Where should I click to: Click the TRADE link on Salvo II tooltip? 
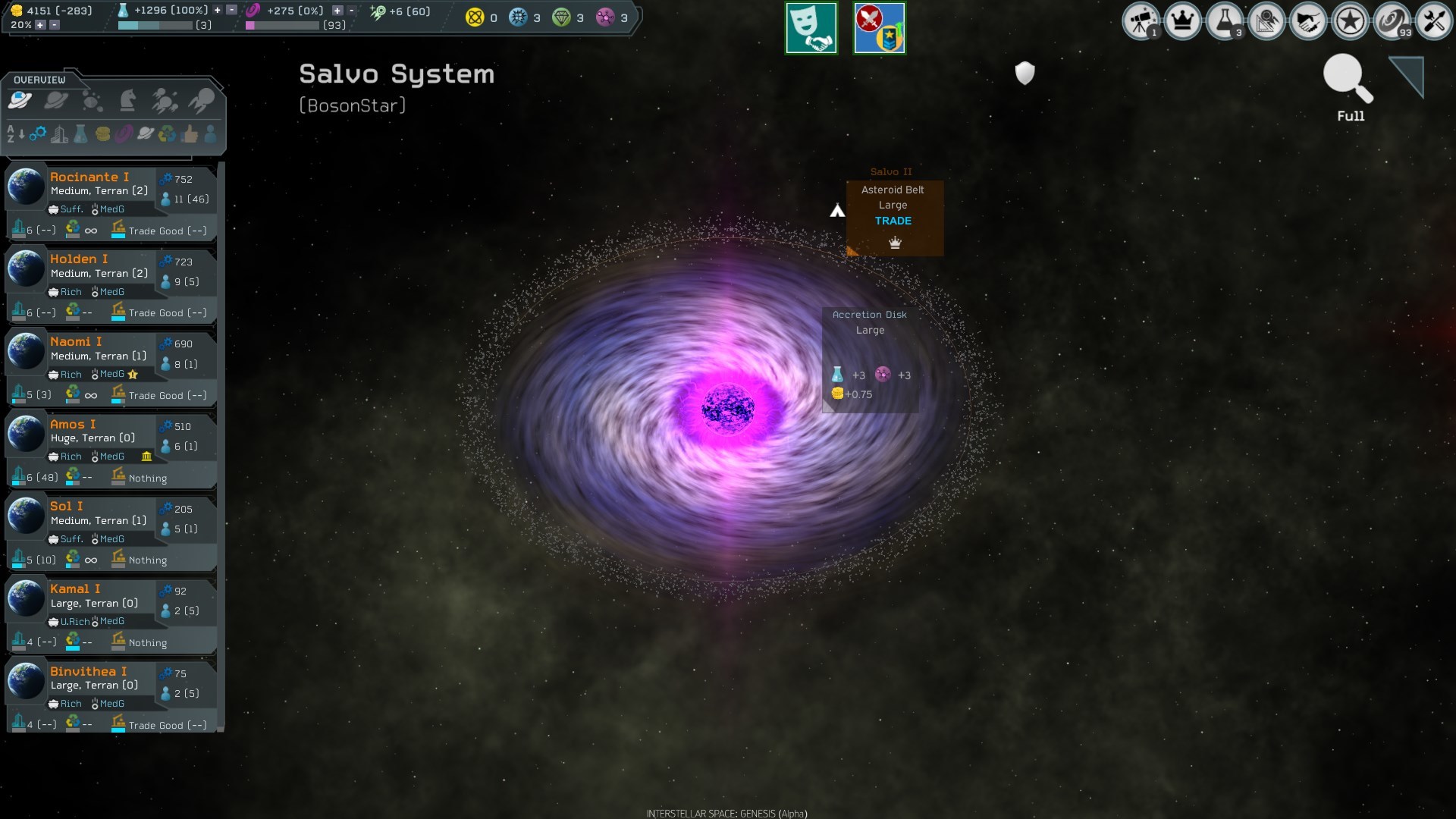894,221
